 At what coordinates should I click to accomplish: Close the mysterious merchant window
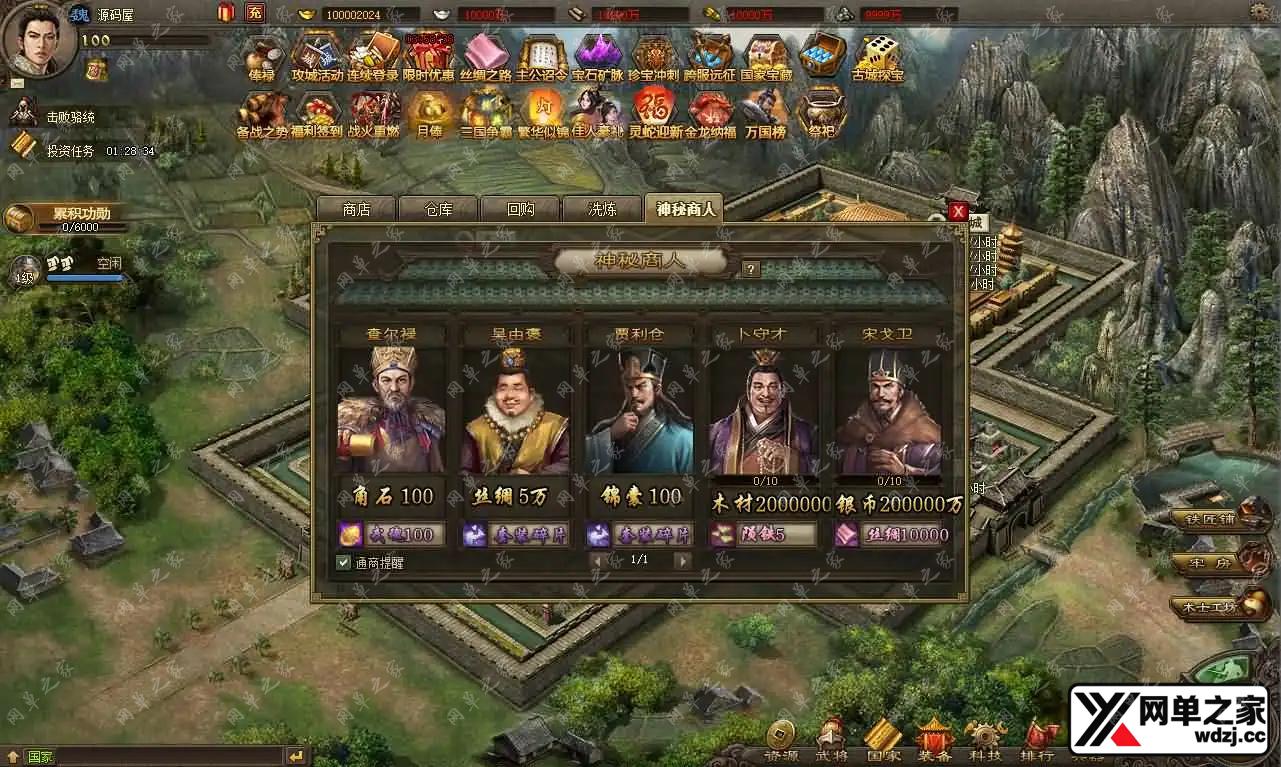[x=958, y=211]
